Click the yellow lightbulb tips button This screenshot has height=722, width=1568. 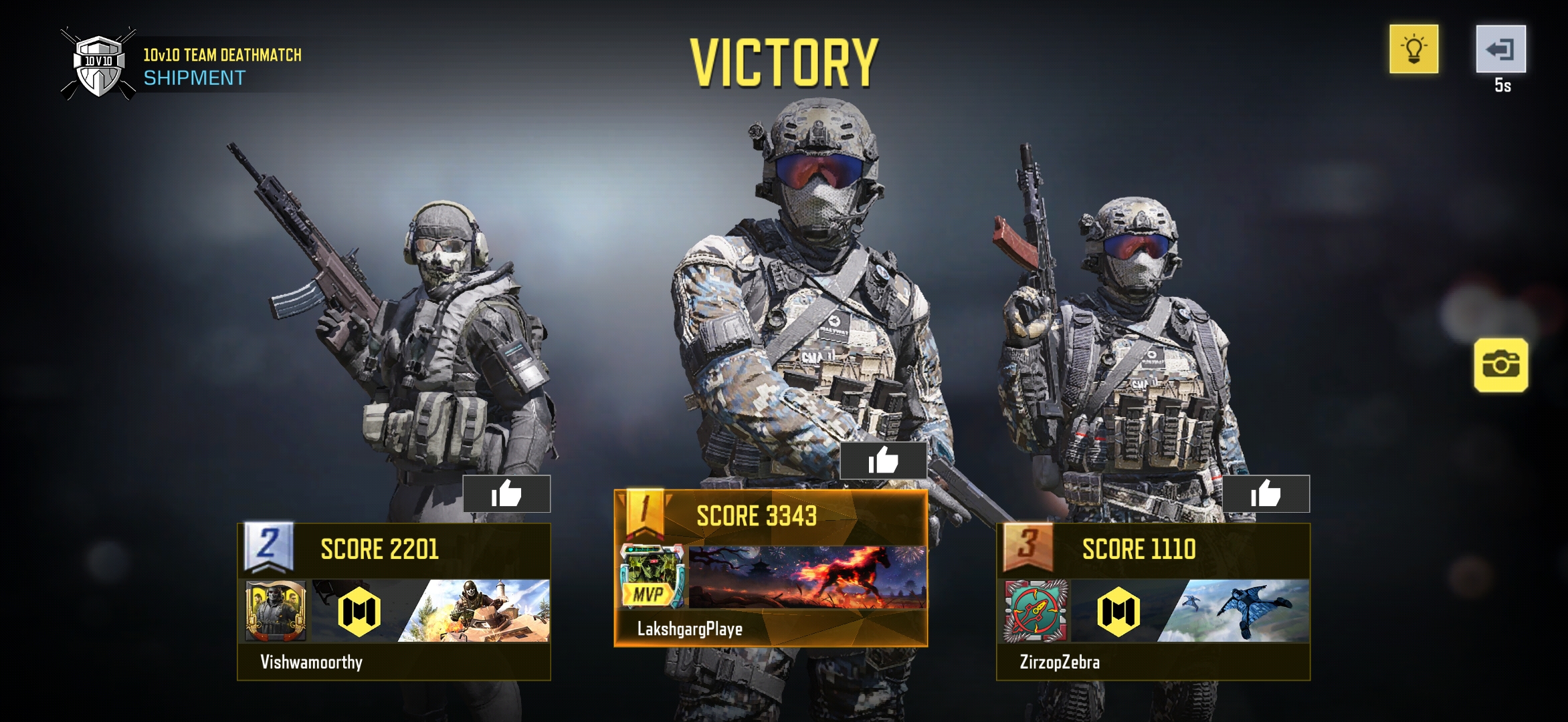click(x=1413, y=49)
